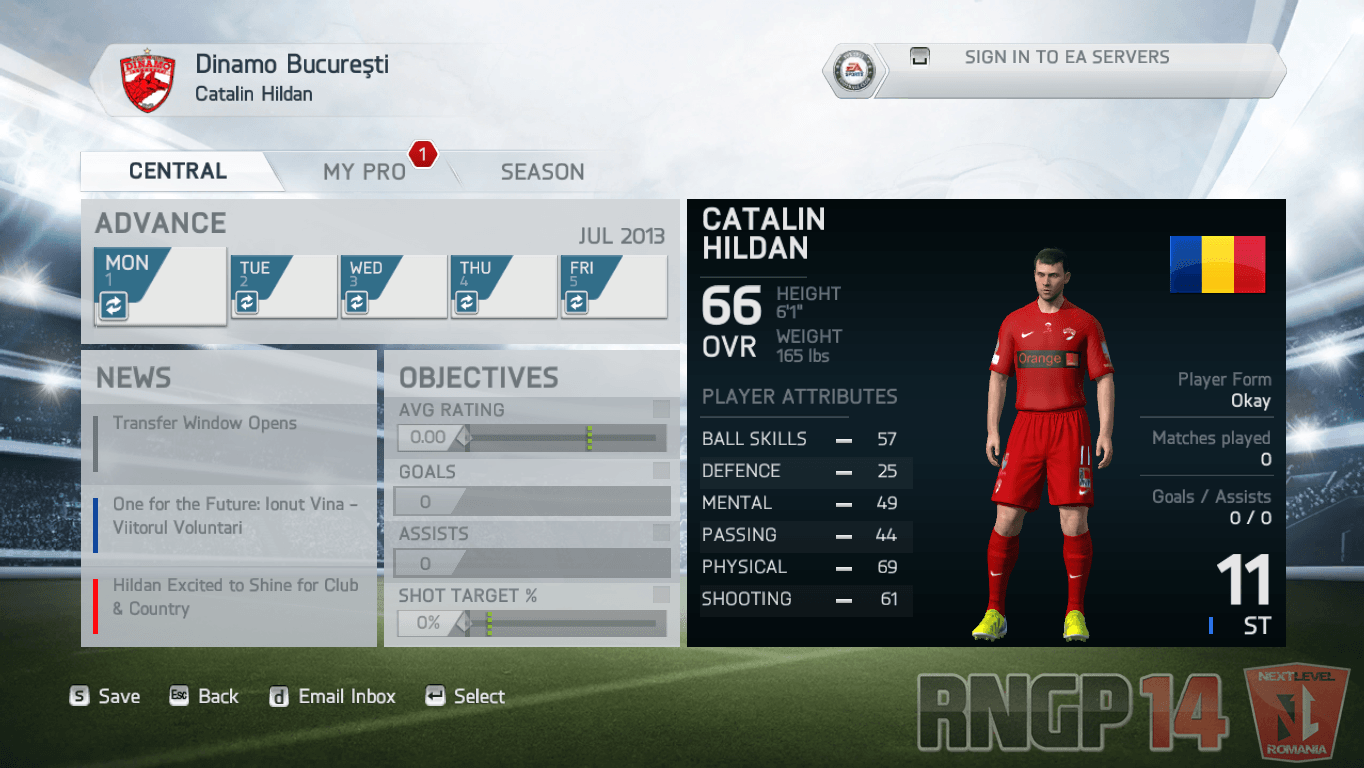
Task: Select the Shot Target % objective
Action: tap(531, 612)
